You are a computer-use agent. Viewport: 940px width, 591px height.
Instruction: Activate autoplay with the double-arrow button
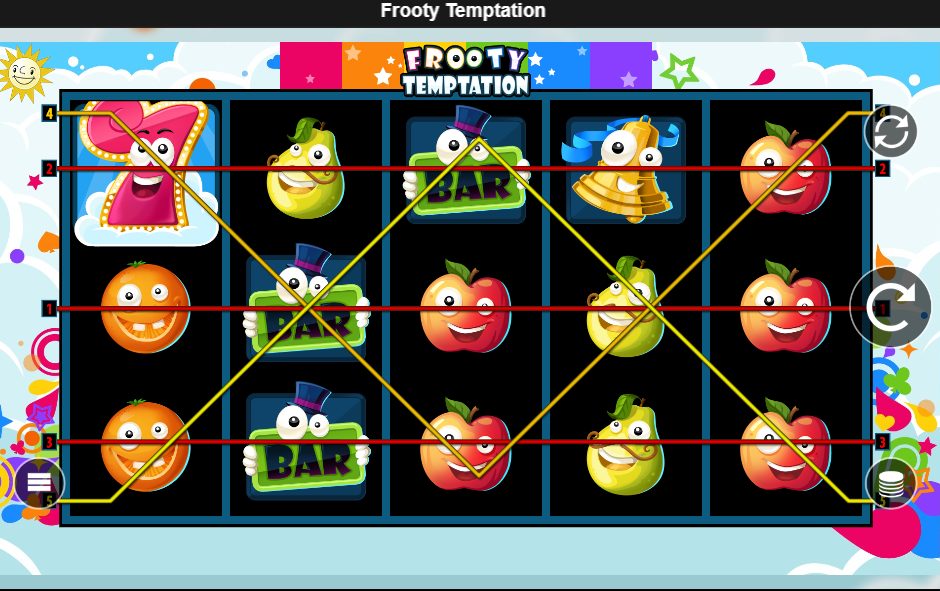pos(890,131)
